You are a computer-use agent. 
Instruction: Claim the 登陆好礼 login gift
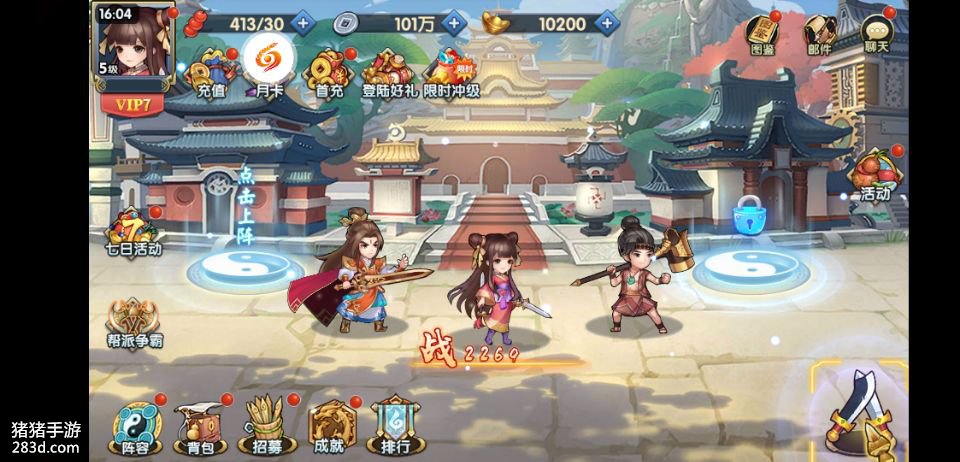390,72
